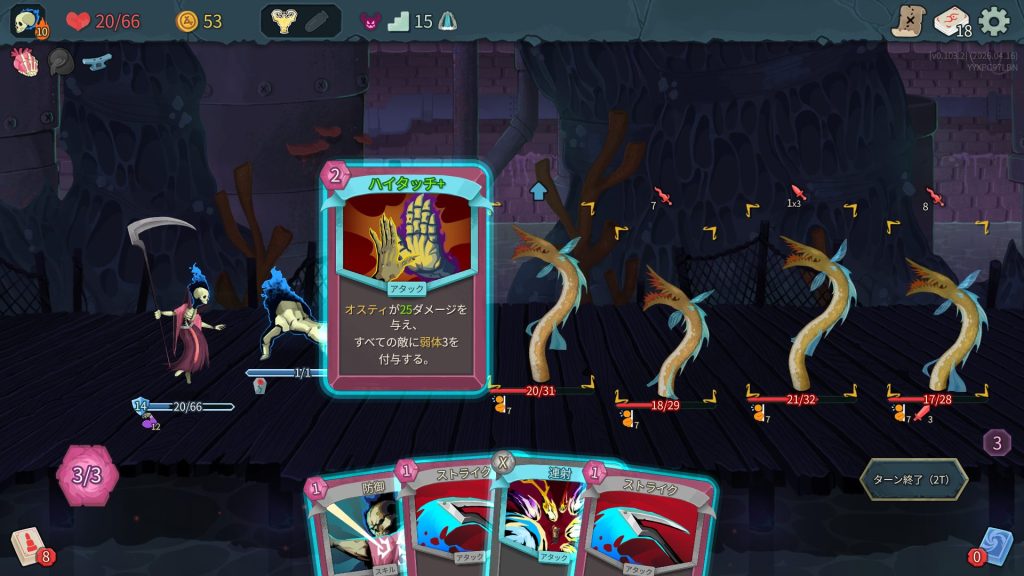This screenshot has width=1024, height=576.
Task: Click the End Turn button (ターン終了)
Action: tap(913, 479)
